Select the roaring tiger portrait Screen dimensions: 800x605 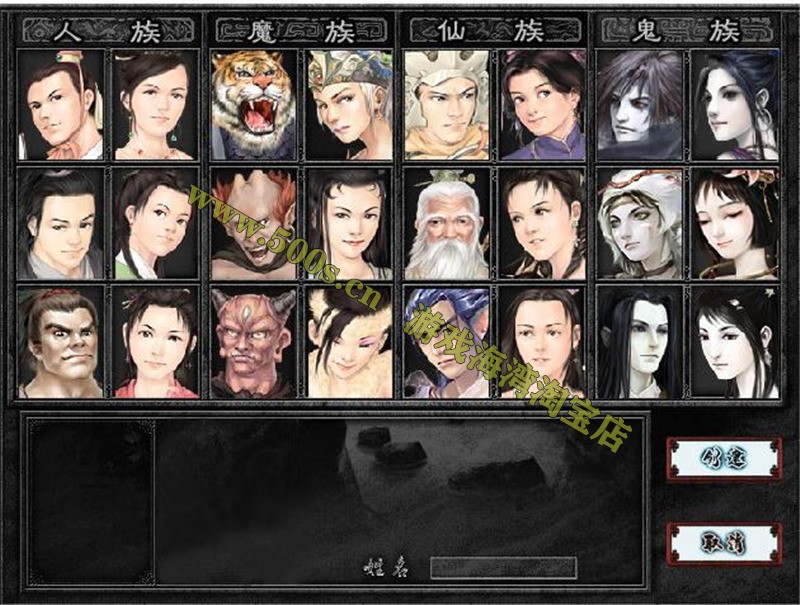pos(254,105)
